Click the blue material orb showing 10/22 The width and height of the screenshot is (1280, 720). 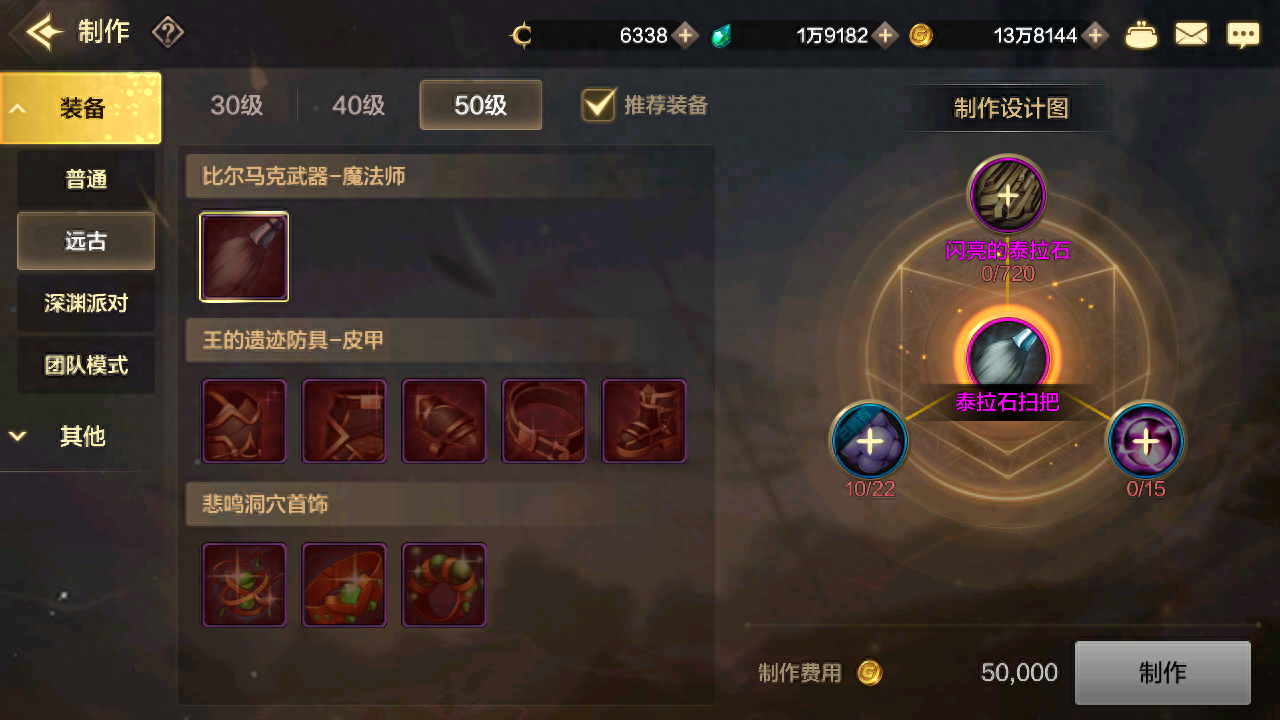point(868,440)
